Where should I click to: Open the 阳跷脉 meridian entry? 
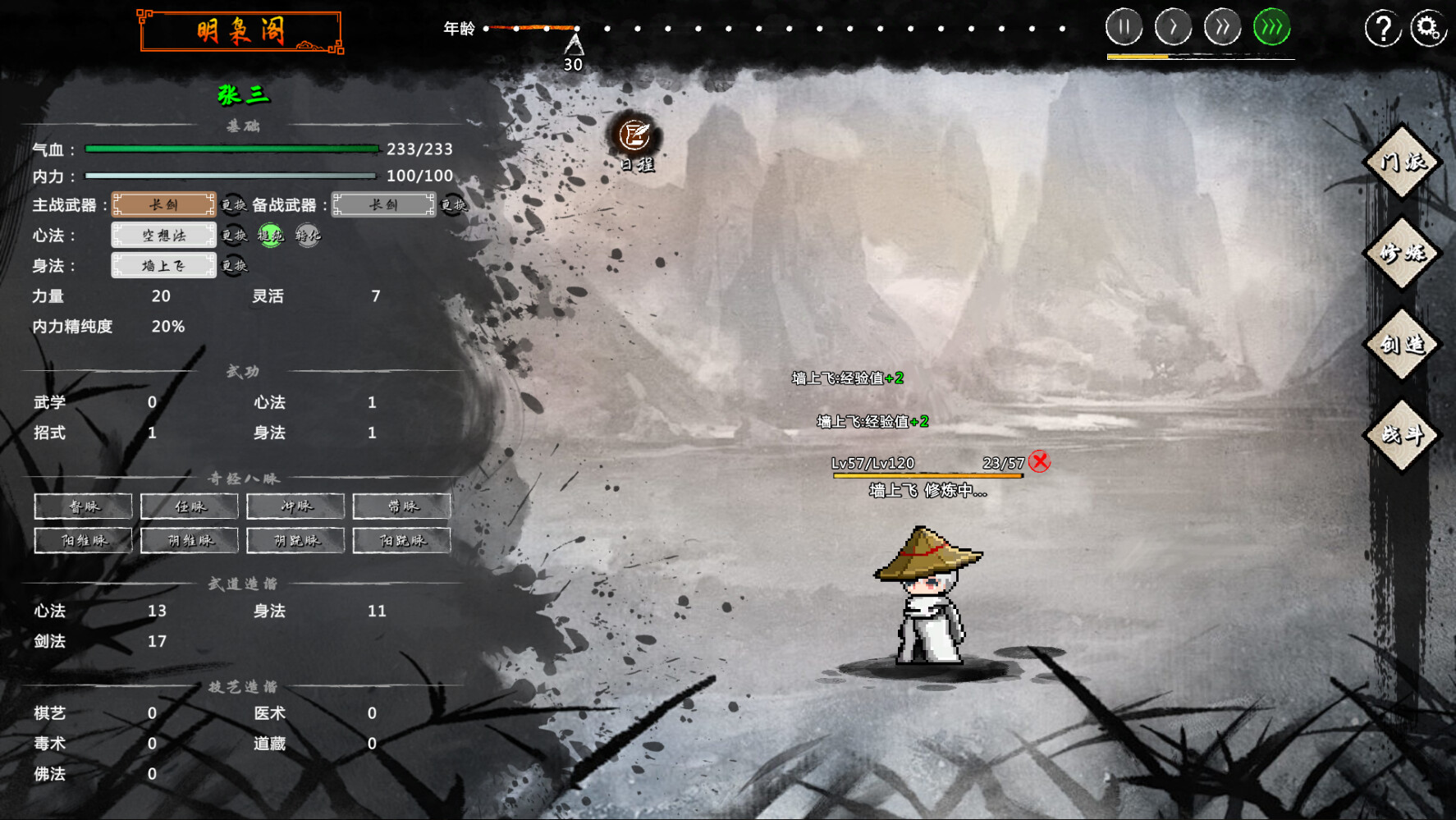pos(401,540)
